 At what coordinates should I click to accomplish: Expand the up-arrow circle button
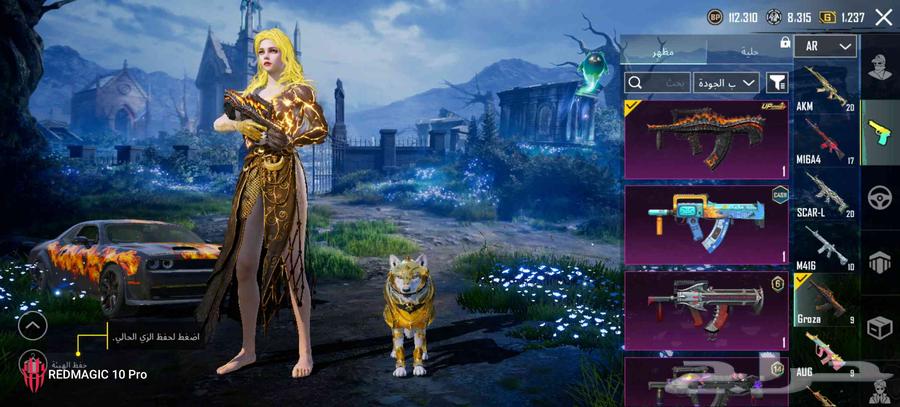click(33, 325)
